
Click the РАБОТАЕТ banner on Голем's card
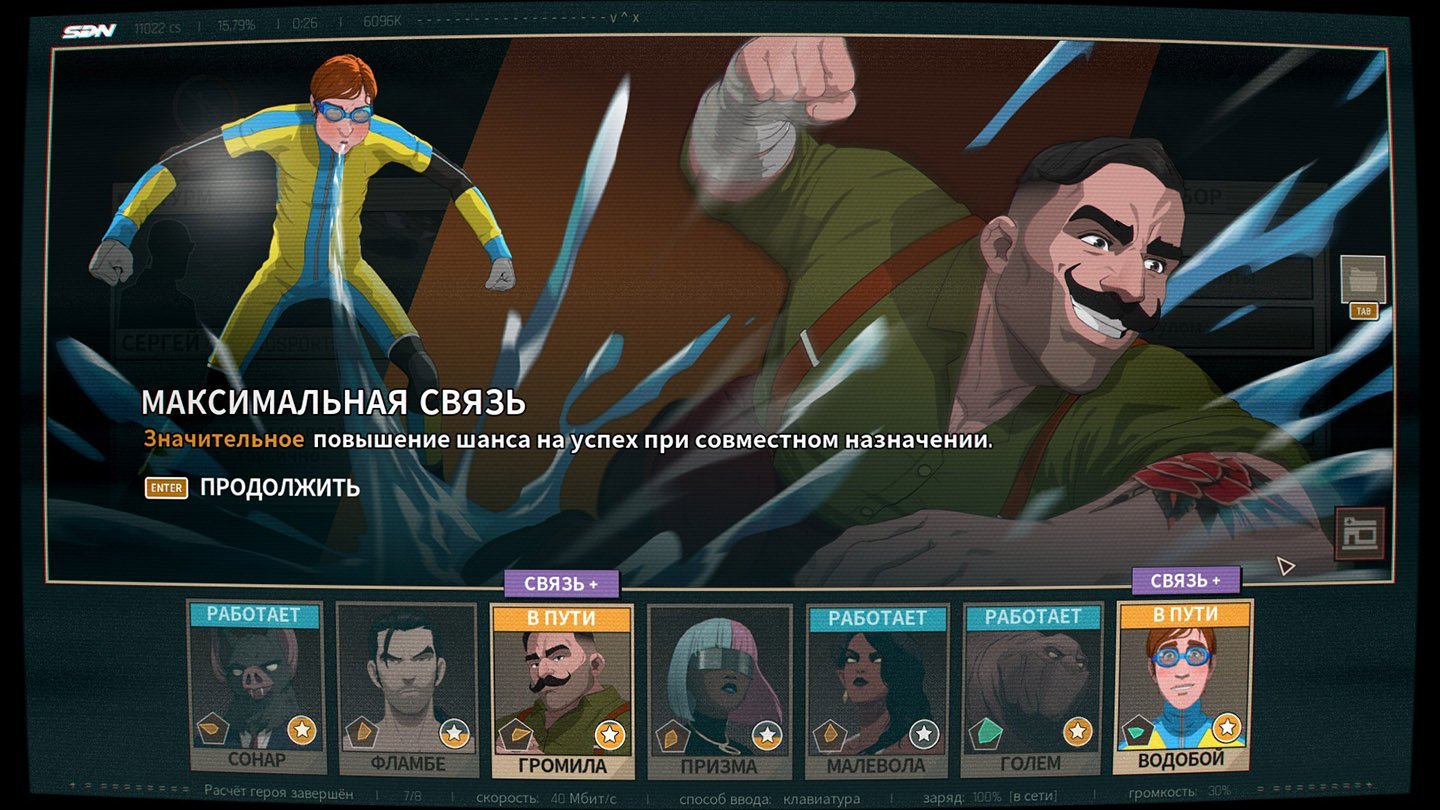point(1031,617)
